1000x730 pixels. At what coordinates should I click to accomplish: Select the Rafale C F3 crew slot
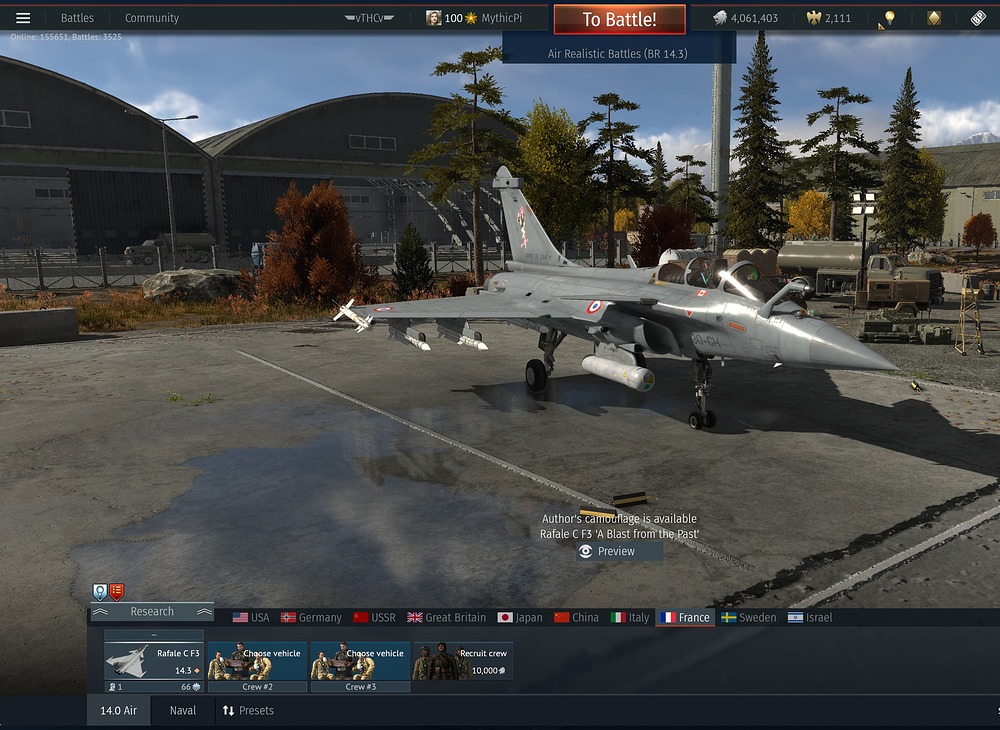point(154,661)
